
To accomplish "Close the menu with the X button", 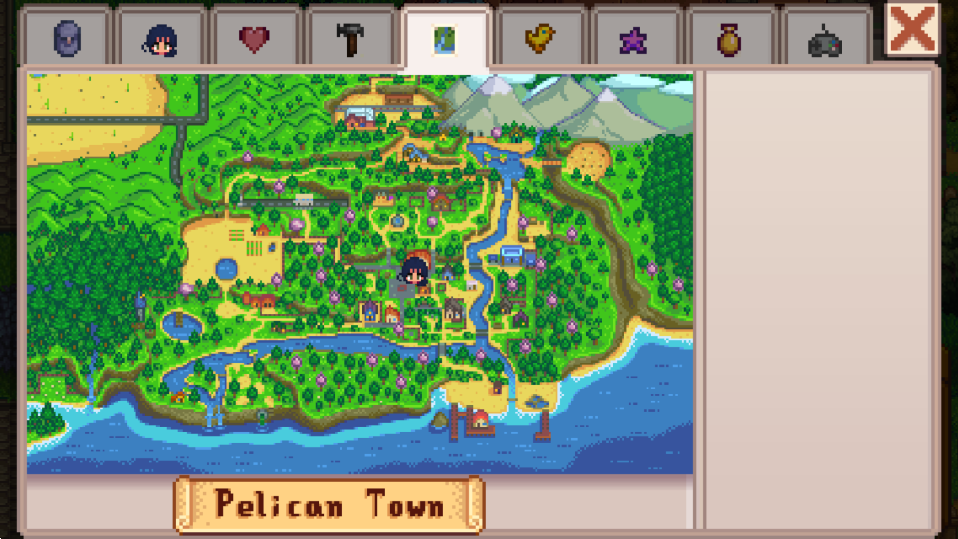I will tap(912, 29).
